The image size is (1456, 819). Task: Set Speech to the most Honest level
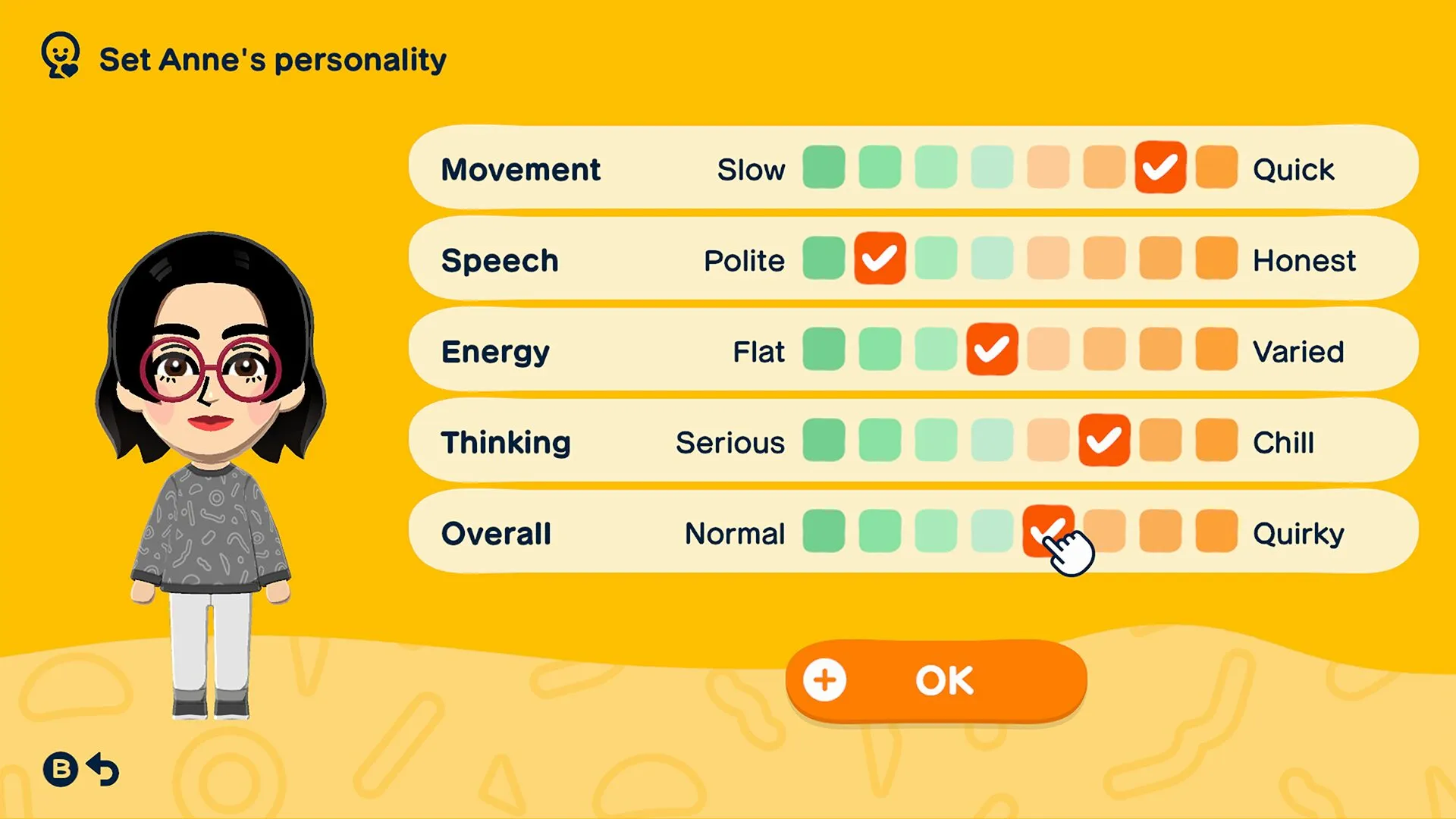1216,259
